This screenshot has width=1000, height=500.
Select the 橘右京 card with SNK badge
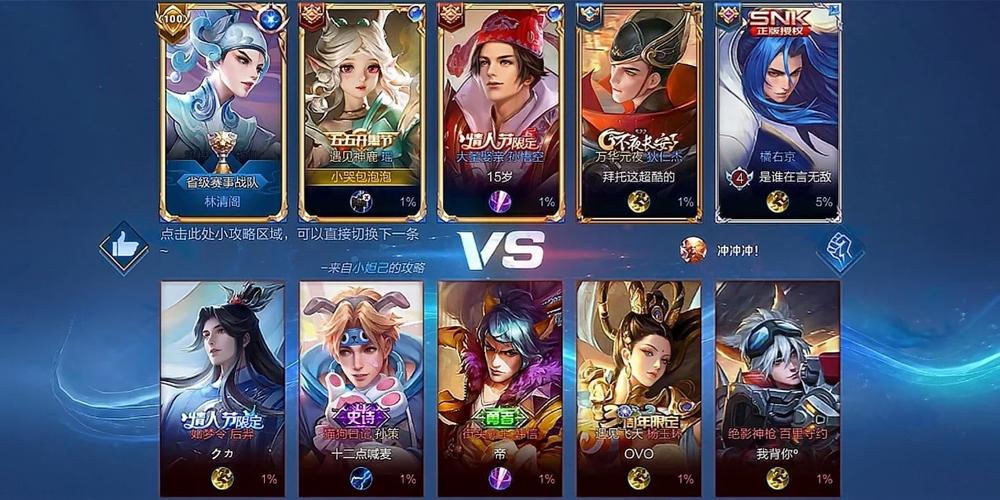pyautogui.click(x=778, y=110)
